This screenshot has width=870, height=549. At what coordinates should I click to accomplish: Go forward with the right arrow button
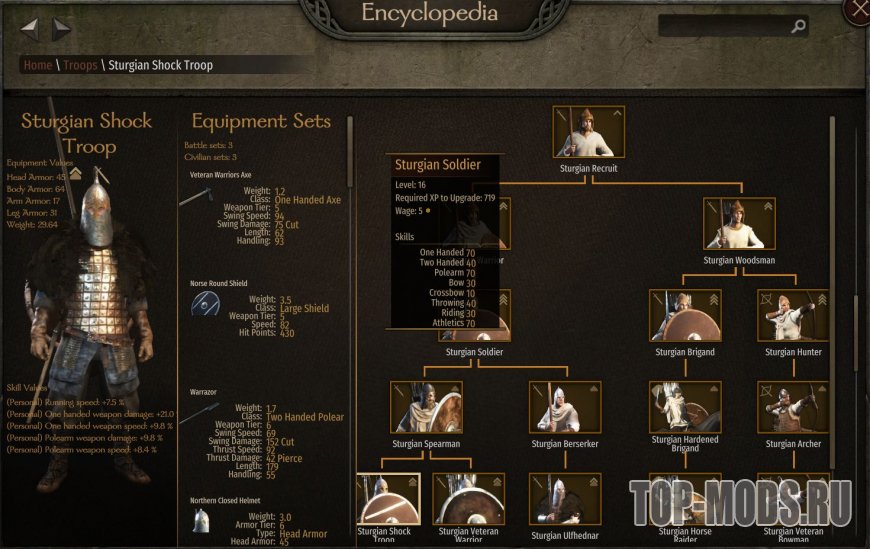pos(62,29)
